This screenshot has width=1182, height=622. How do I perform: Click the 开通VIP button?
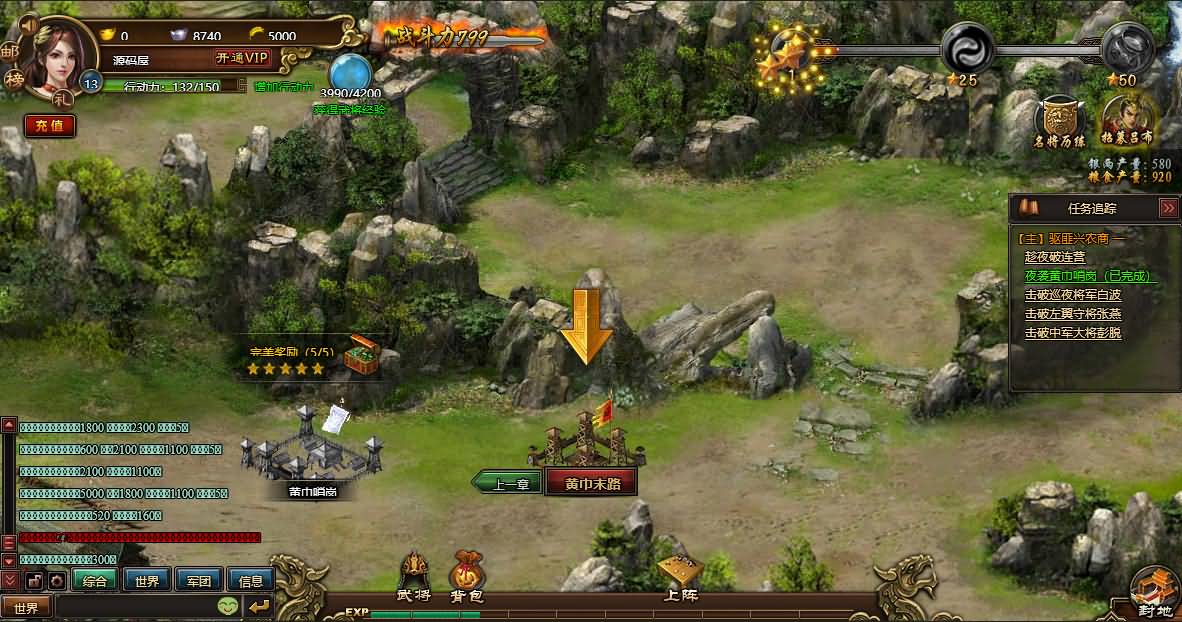point(243,58)
